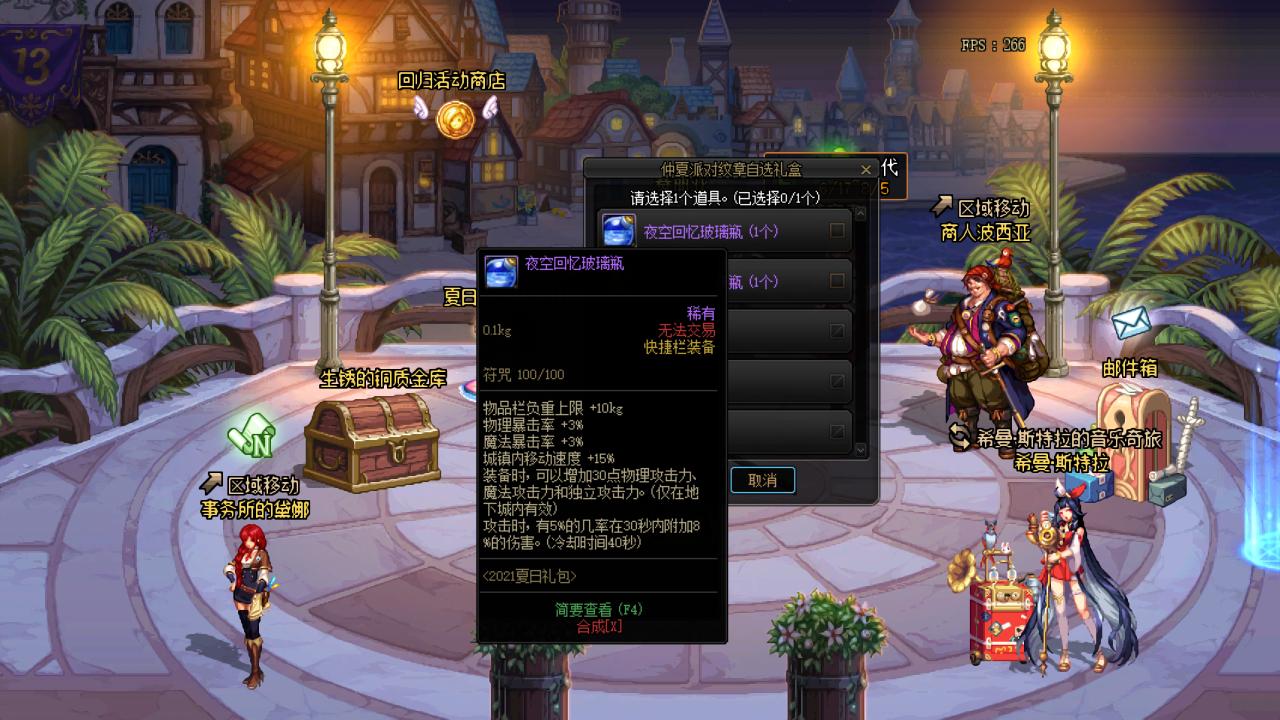The height and width of the screenshot is (720, 1280).
Task: Click the 回归活动商店 gold coin icon
Action: (455, 122)
